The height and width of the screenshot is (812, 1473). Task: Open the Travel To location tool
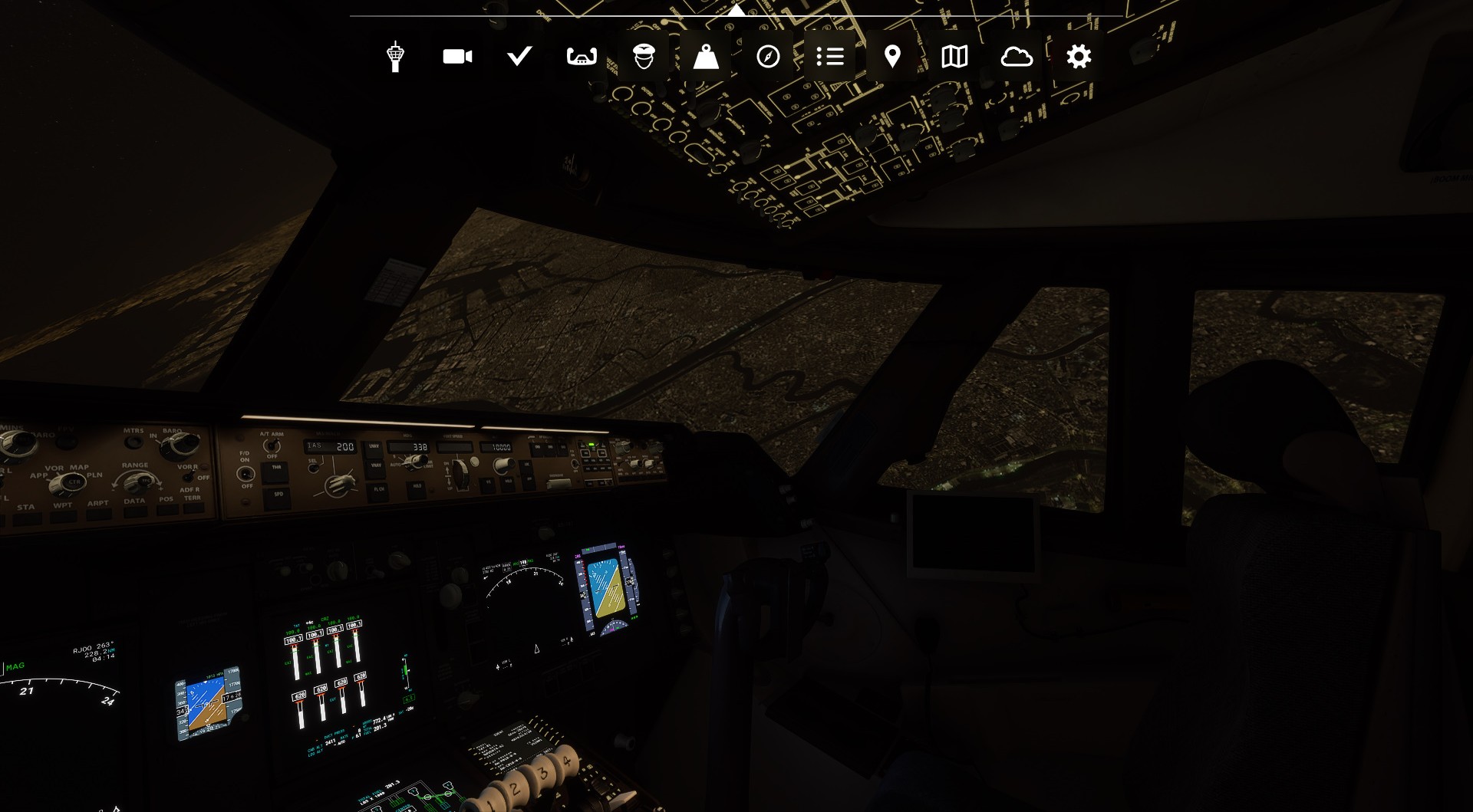click(892, 55)
